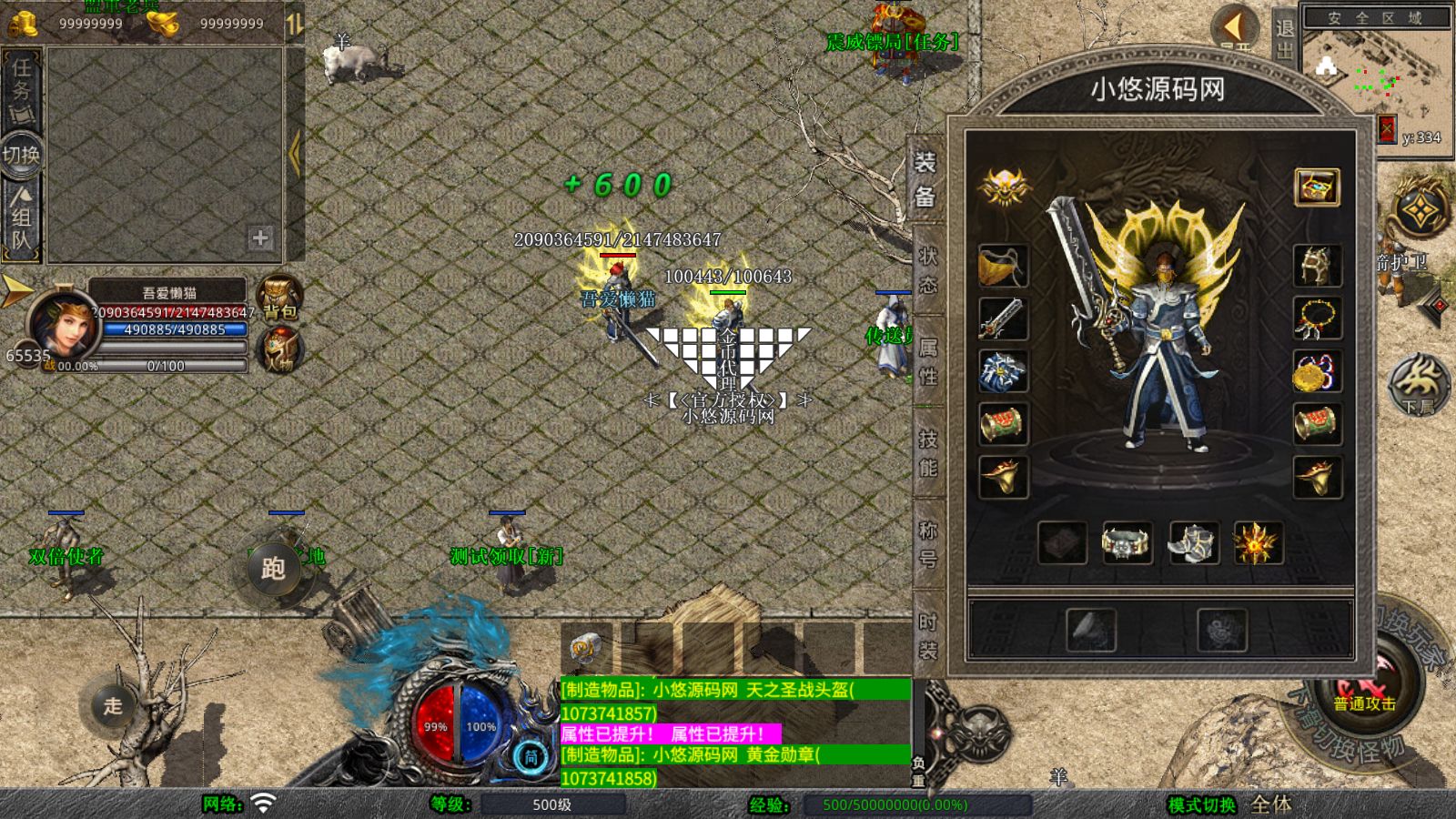
Task: Switch to the 称号 title tab
Action: [927, 543]
